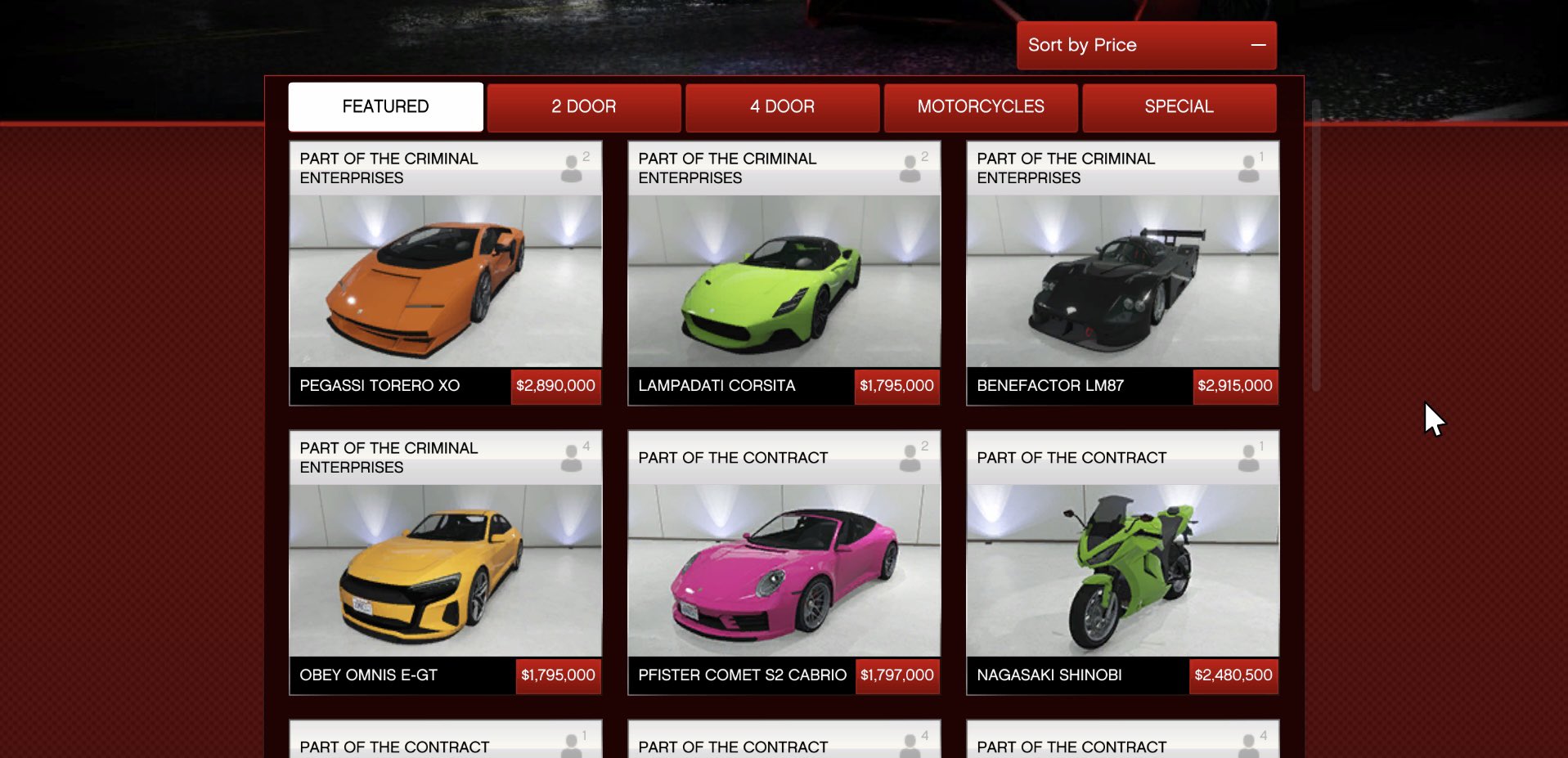1568x758 pixels.
Task: Click the seat icon on Benefactor LM87 card
Action: coord(1249,168)
